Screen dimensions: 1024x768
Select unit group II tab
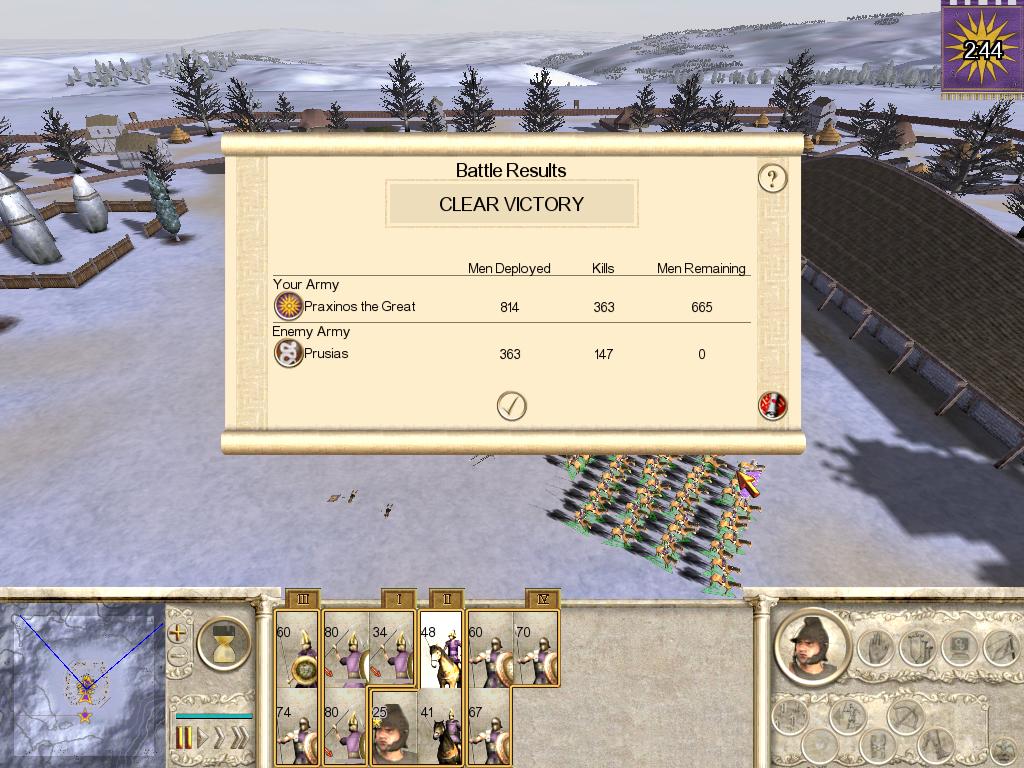click(447, 599)
